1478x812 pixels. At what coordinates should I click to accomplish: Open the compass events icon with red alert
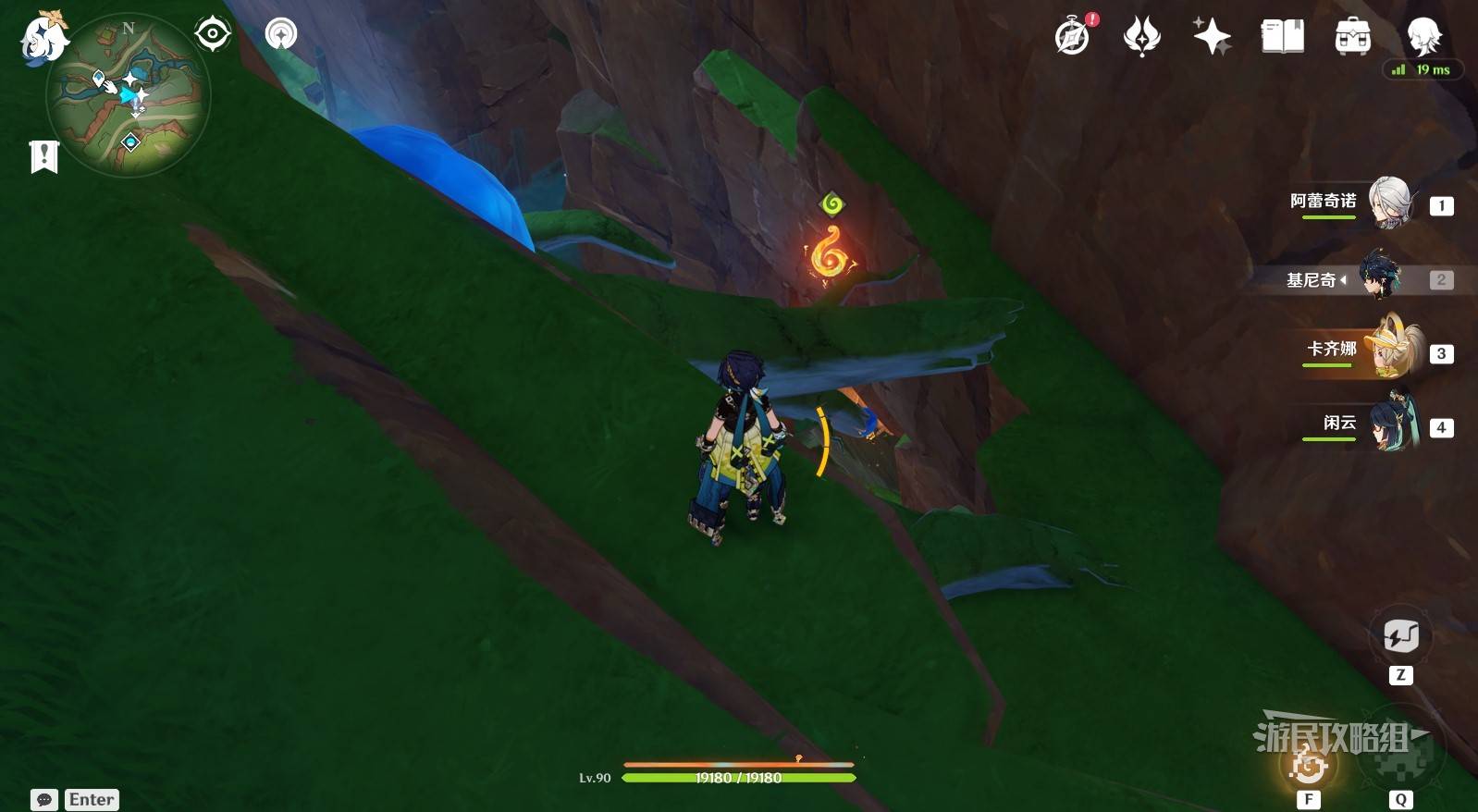1073,37
